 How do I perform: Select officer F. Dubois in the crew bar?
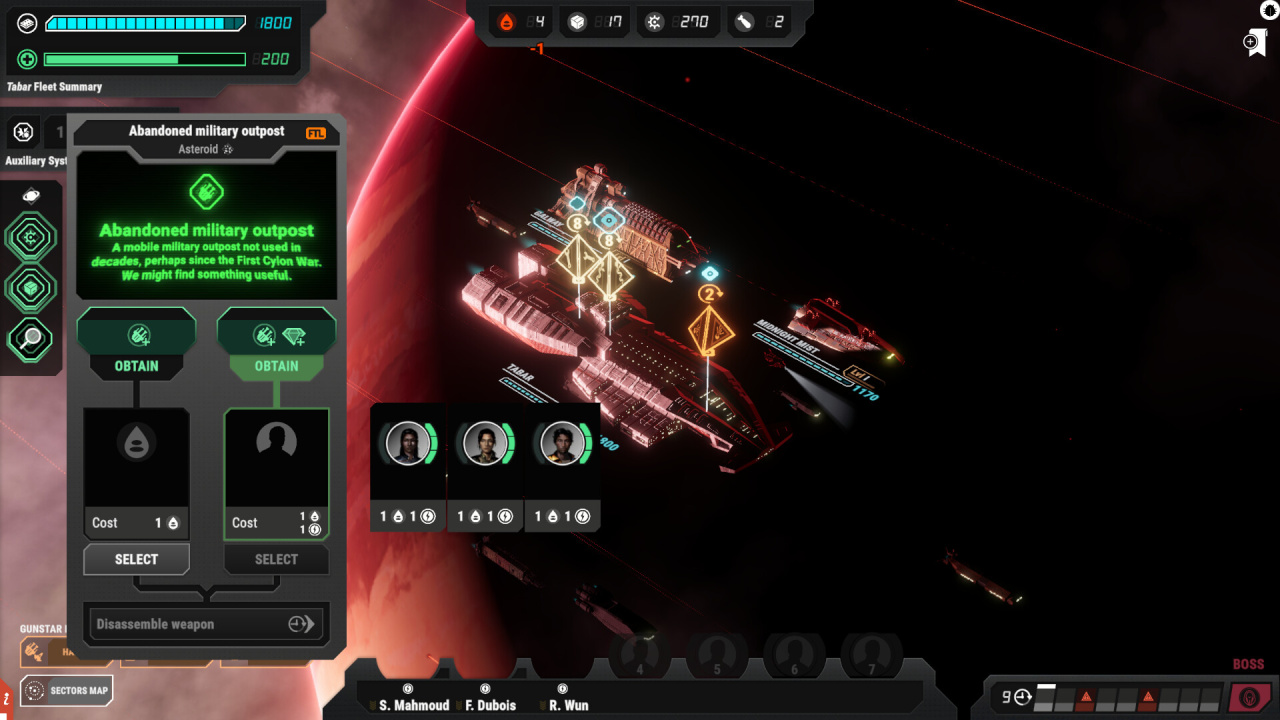[490, 705]
